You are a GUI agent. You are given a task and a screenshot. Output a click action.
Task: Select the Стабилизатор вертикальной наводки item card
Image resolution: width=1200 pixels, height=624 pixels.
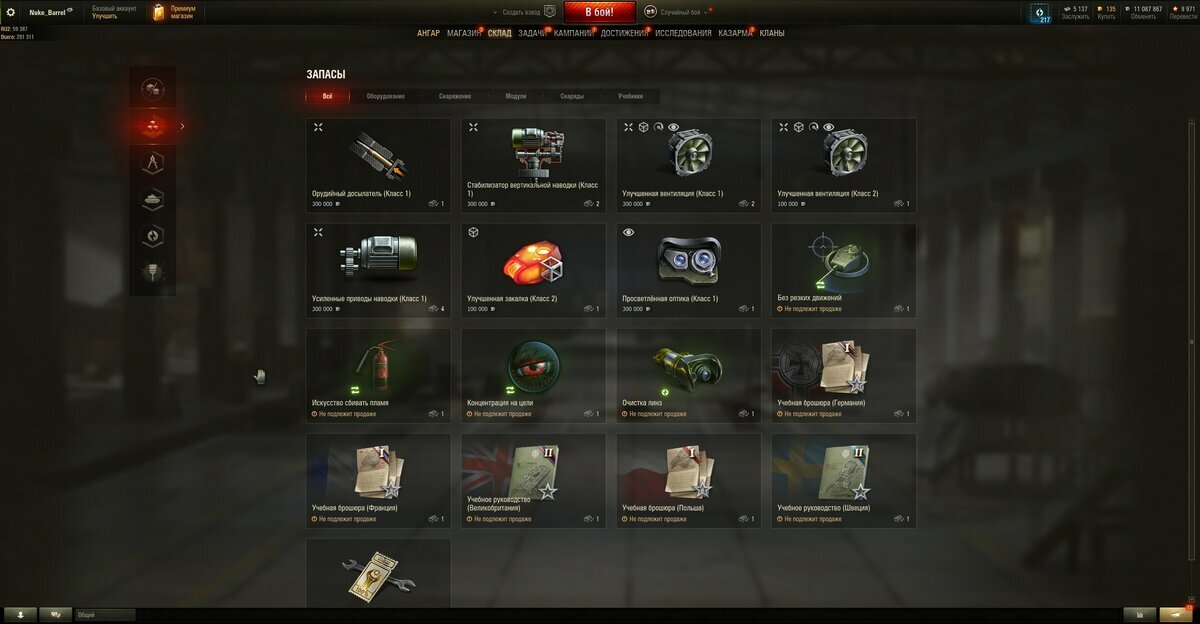tap(533, 165)
